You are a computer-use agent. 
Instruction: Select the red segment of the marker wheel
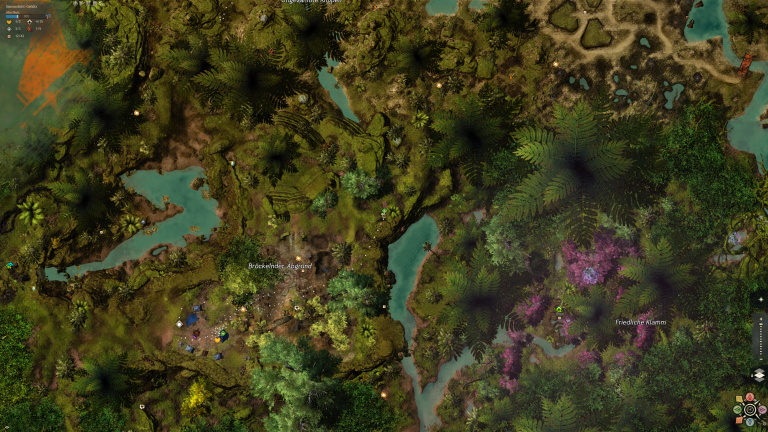pos(749,397)
